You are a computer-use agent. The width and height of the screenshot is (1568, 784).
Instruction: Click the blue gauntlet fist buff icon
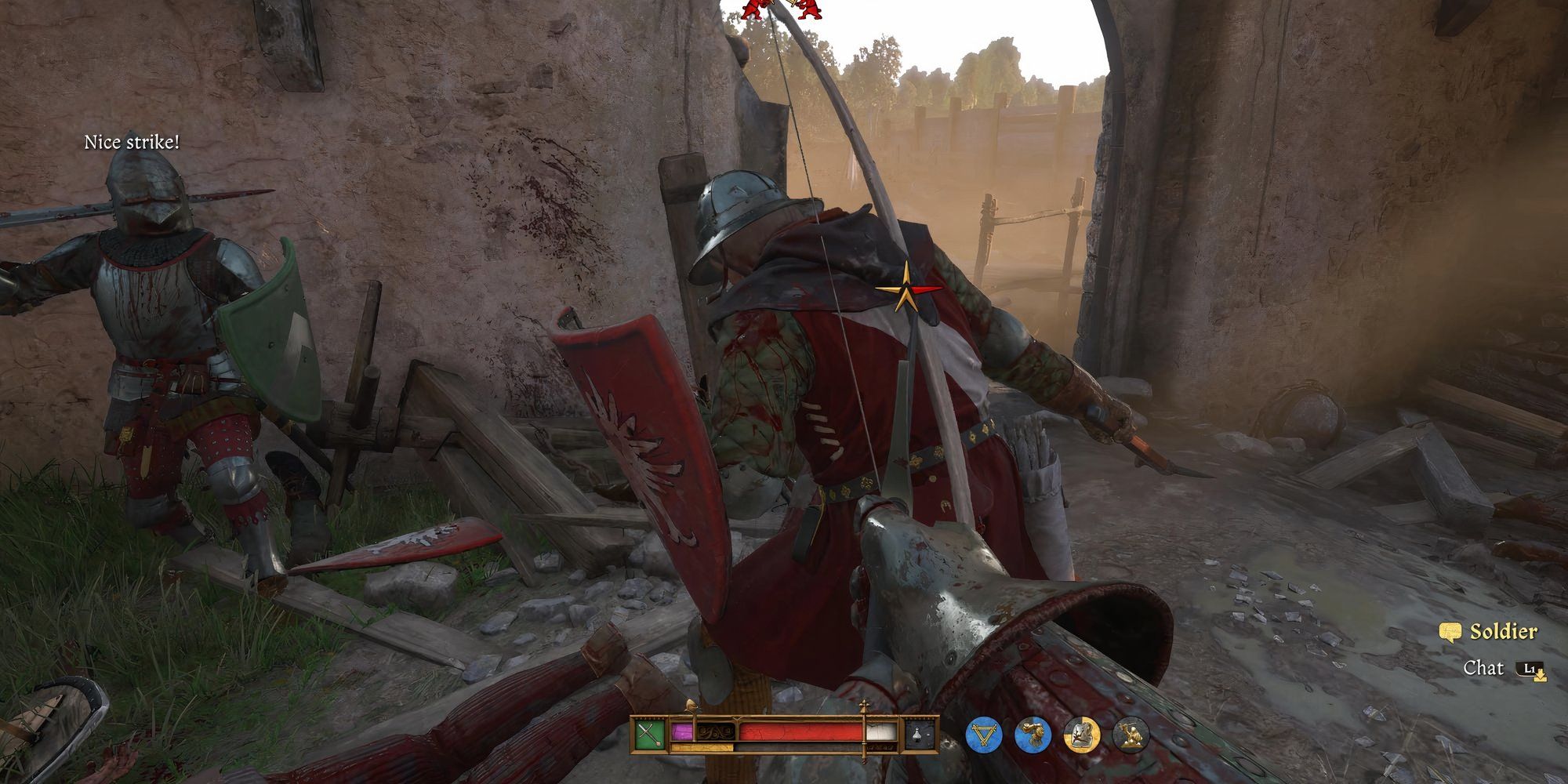(x=1033, y=735)
